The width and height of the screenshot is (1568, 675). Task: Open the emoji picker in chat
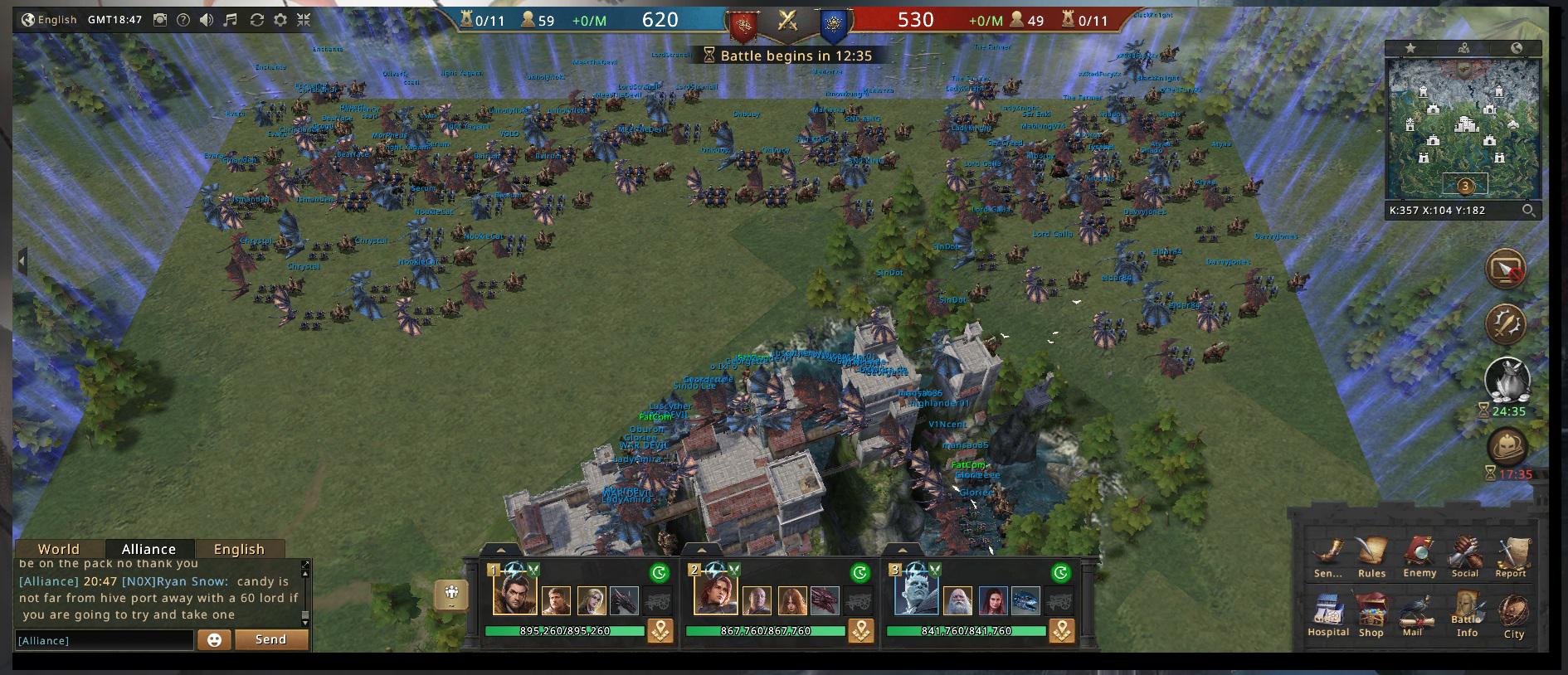click(x=214, y=640)
